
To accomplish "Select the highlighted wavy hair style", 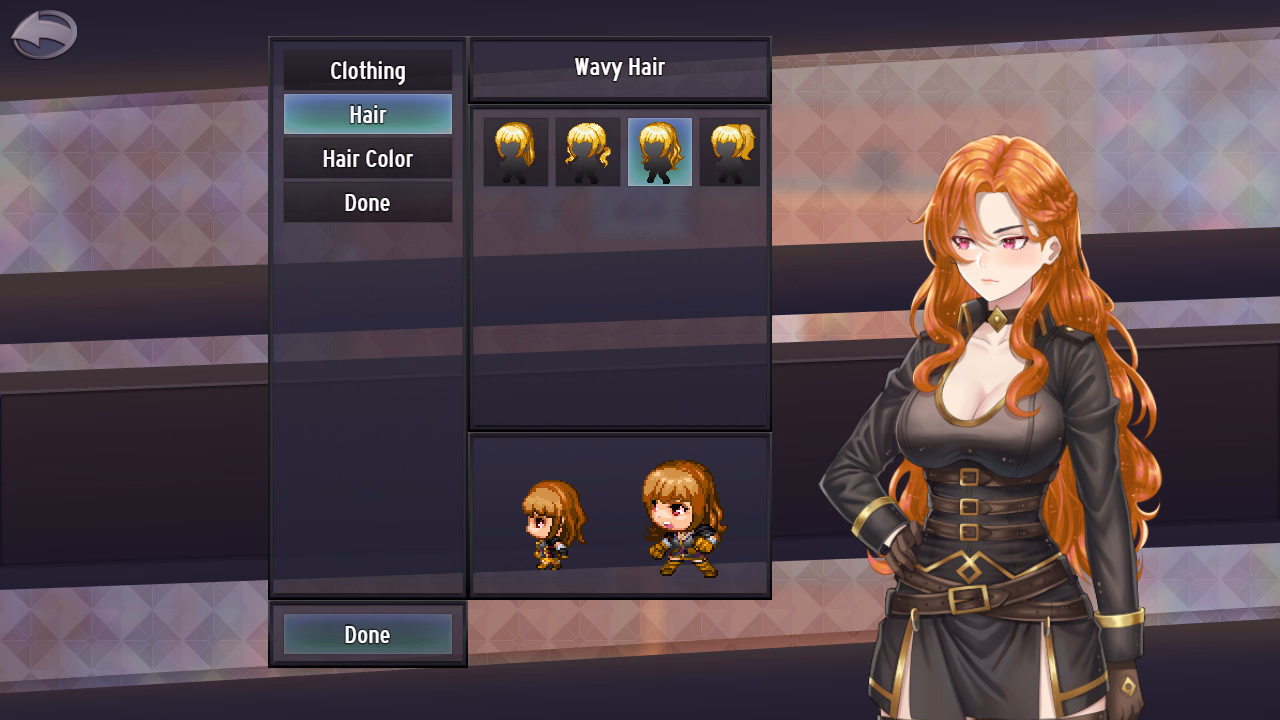I will pos(660,152).
